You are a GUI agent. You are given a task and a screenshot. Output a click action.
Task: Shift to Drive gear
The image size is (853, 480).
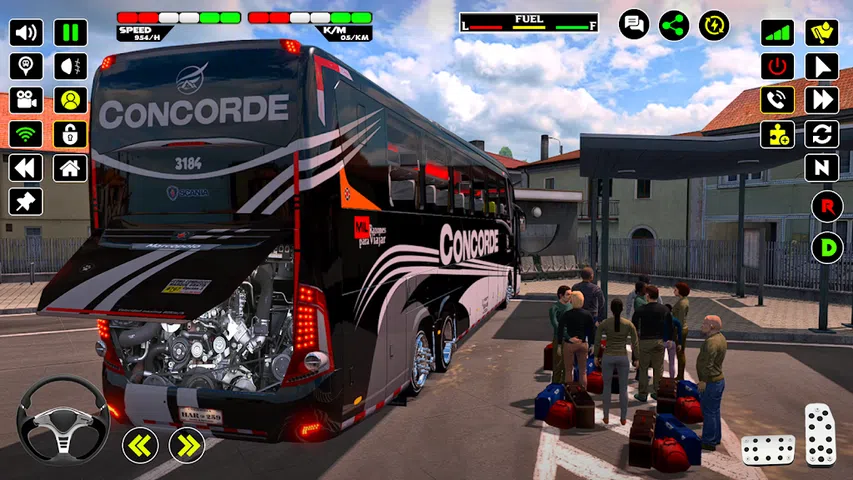click(826, 247)
